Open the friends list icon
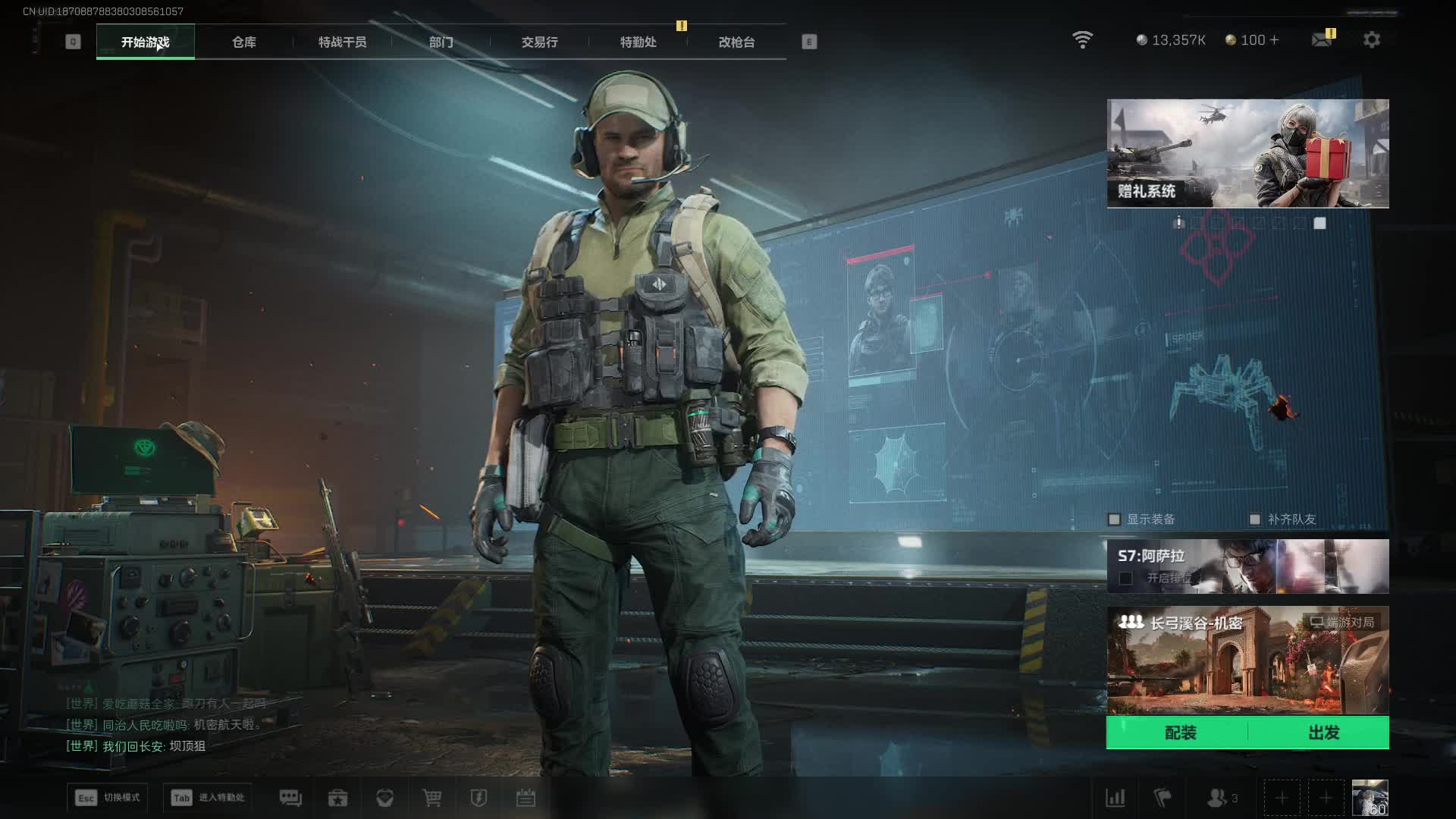This screenshot has width=1456, height=819. 1218,798
